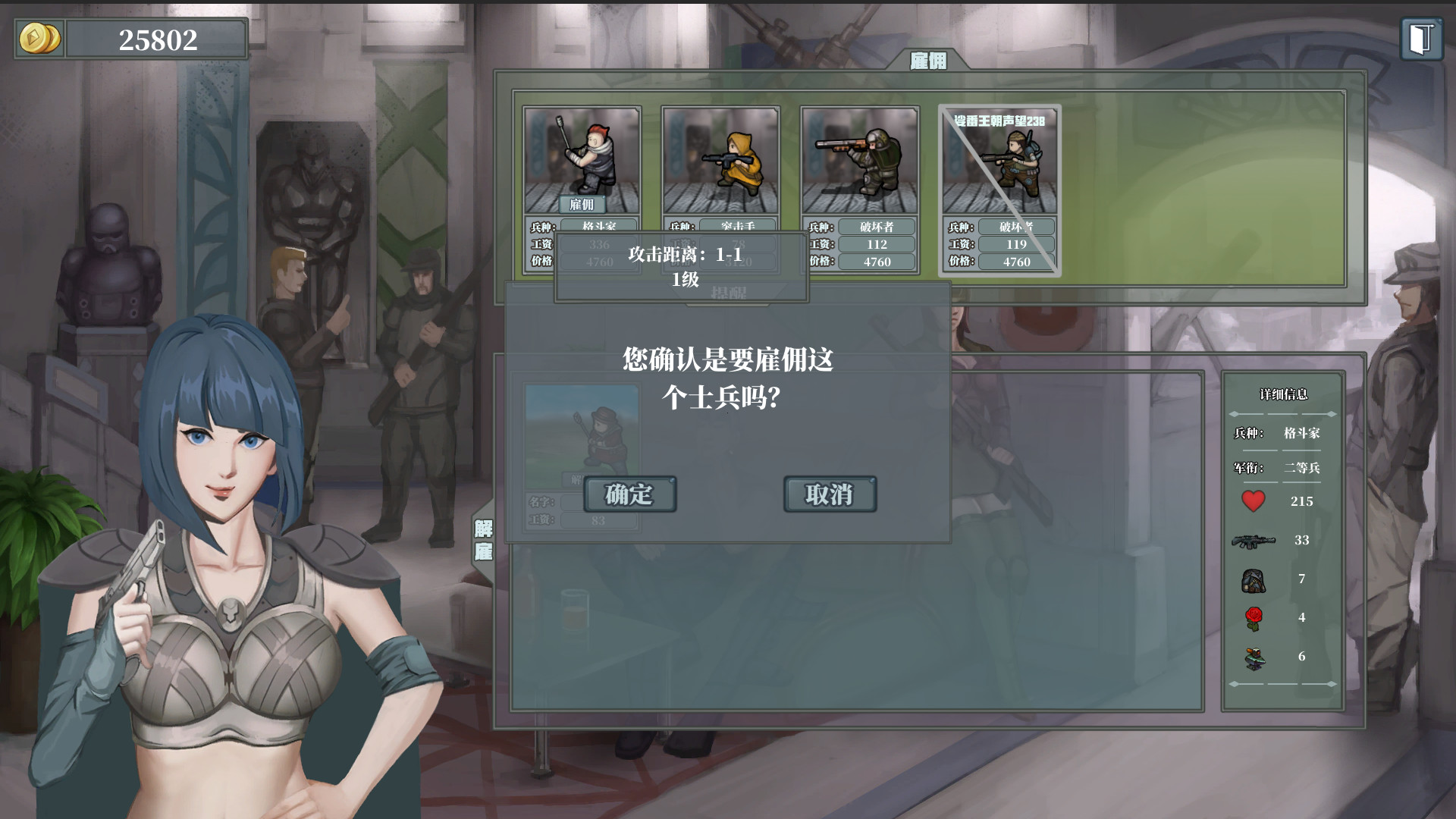The width and height of the screenshot is (1456, 819).
Task: Click the rifle attack icon in detail panel
Action: coord(1253,541)
